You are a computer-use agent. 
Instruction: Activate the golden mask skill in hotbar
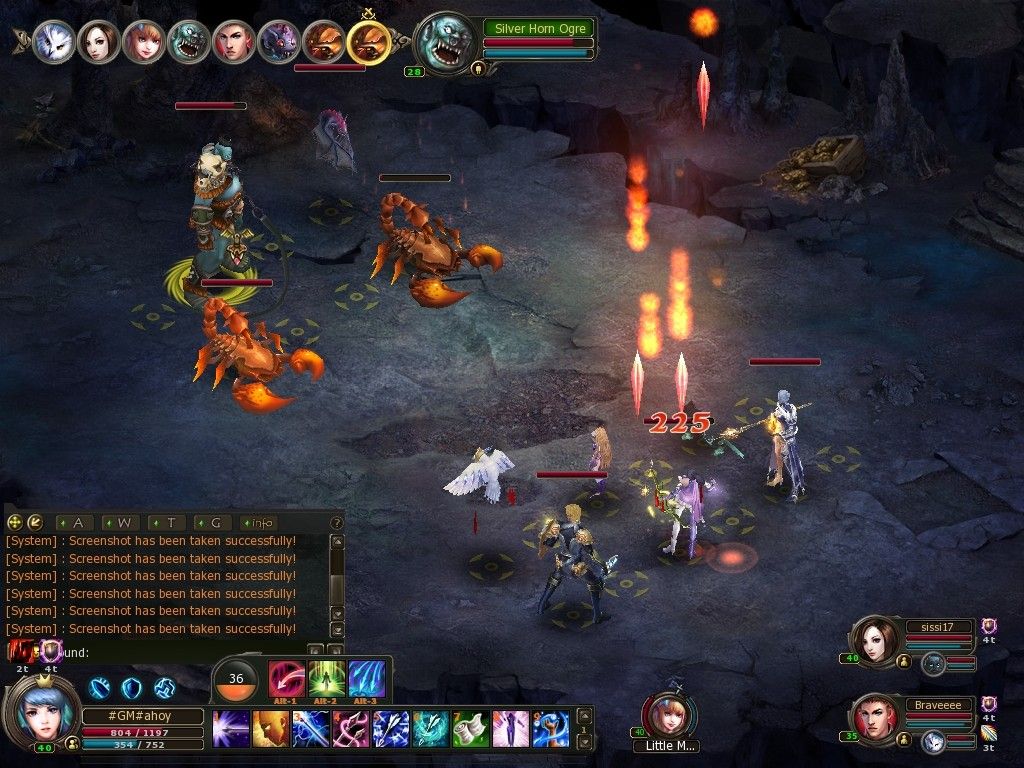pos(270,729)
